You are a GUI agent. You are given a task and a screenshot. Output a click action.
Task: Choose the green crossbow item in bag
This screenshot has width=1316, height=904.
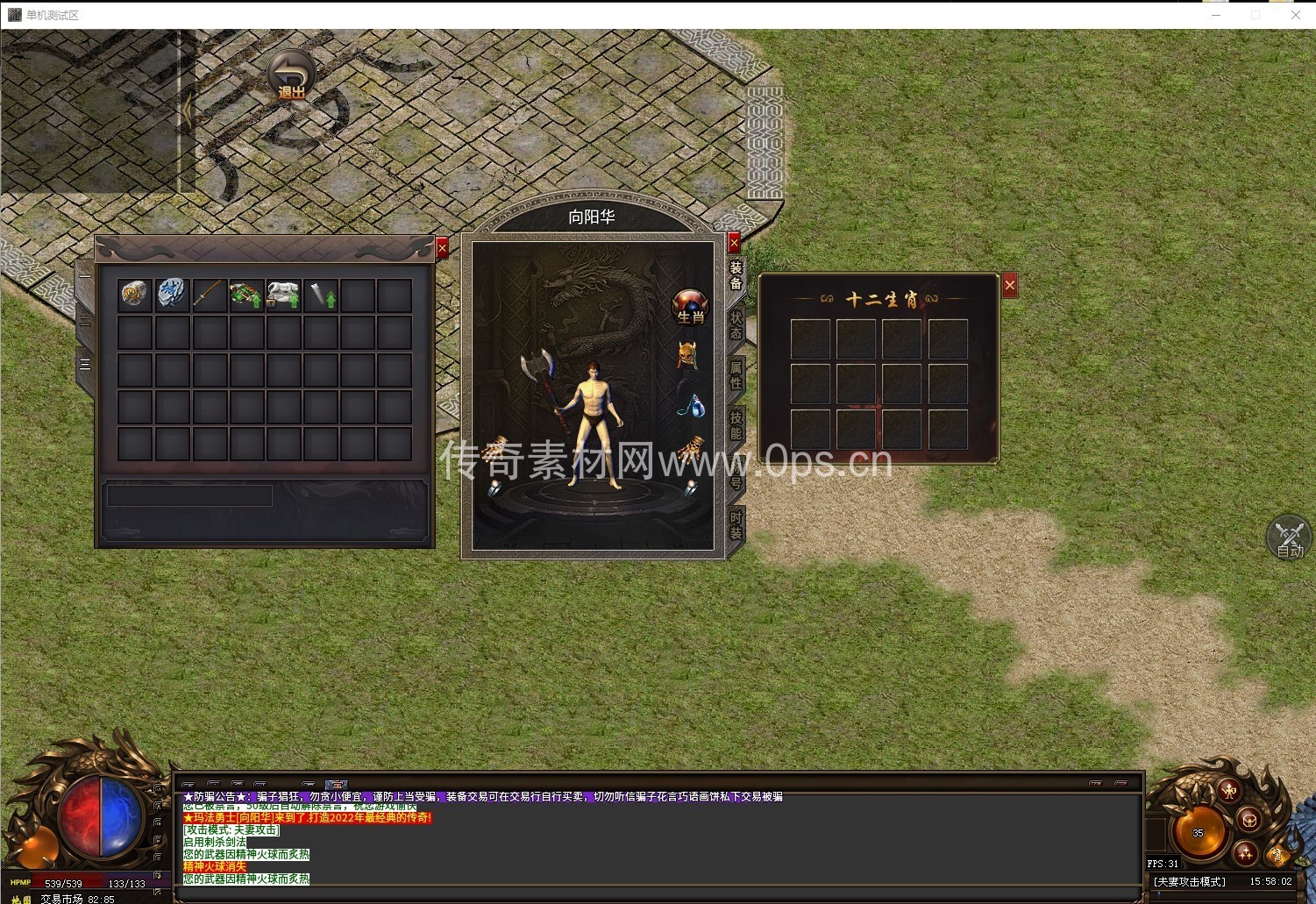point(245,295)
